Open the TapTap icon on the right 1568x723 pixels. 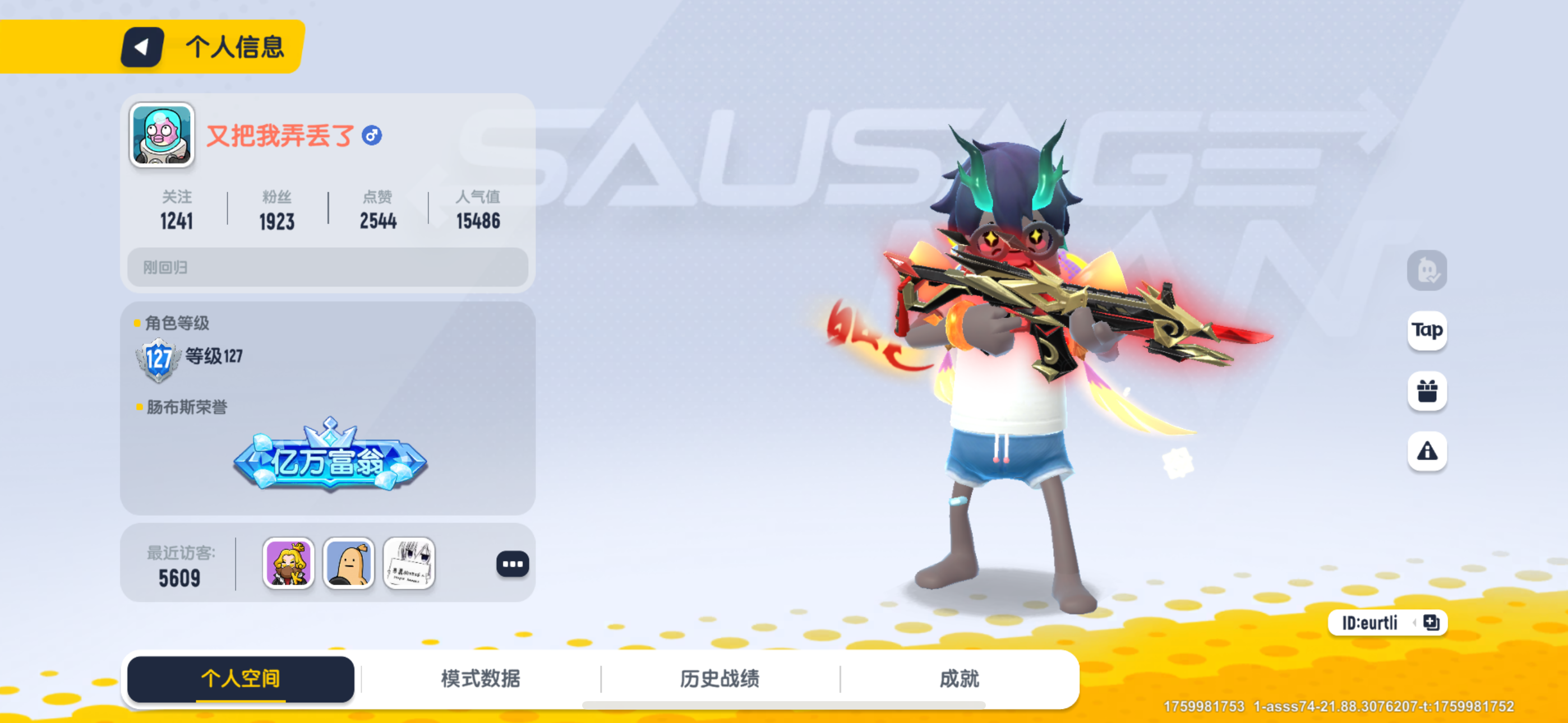click(x=1427, y=332)
